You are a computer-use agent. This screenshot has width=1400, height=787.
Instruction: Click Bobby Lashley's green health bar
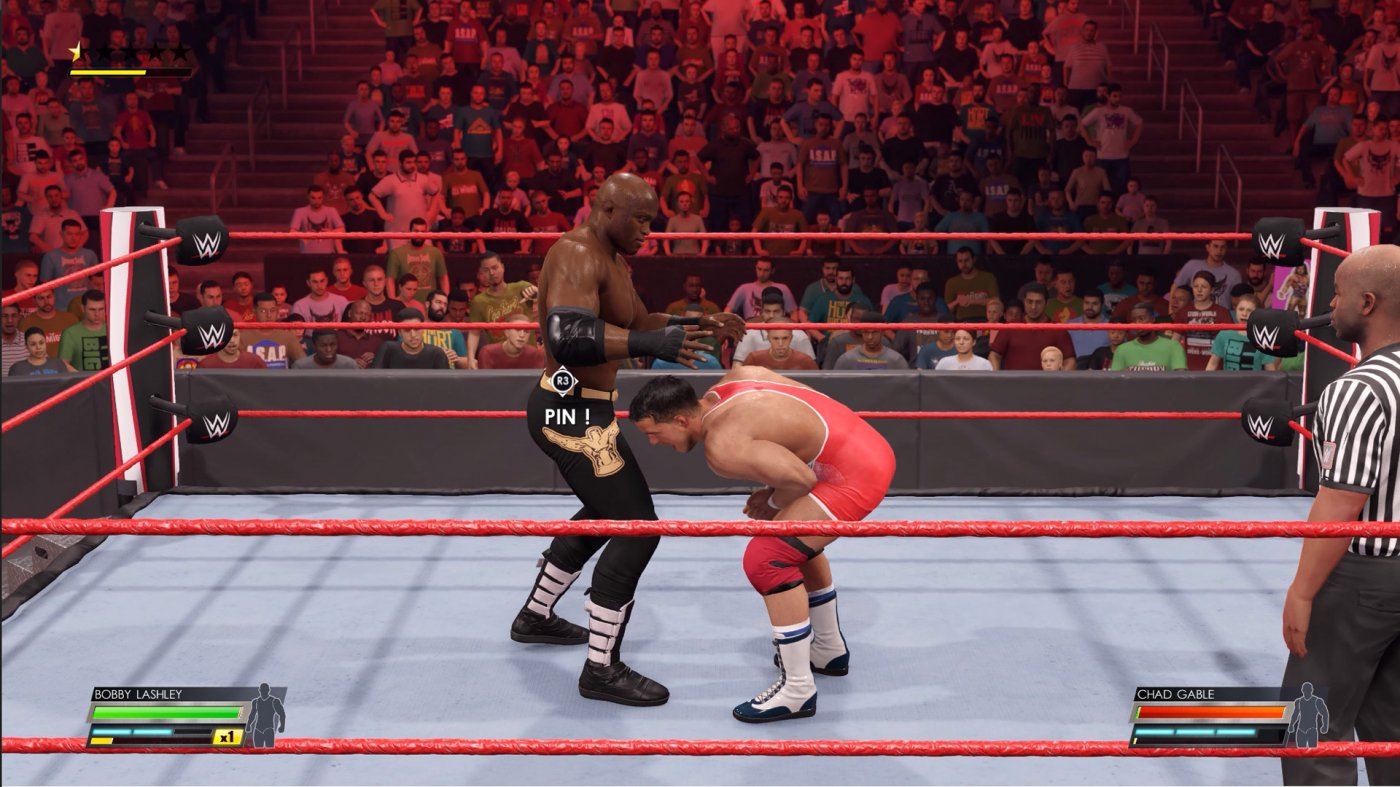(165, 710)
